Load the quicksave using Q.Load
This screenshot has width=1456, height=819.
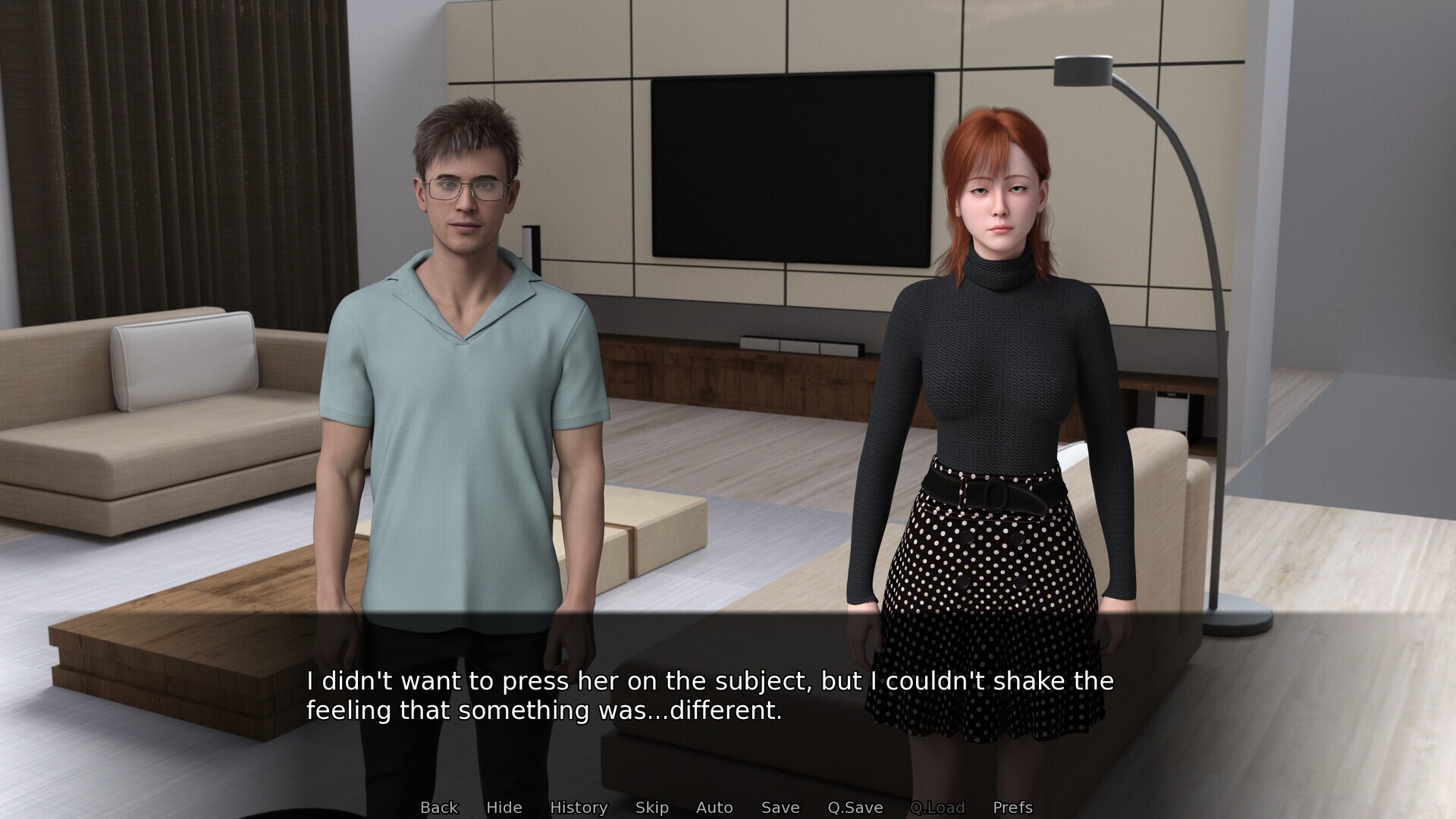click(x=938, y=807)
